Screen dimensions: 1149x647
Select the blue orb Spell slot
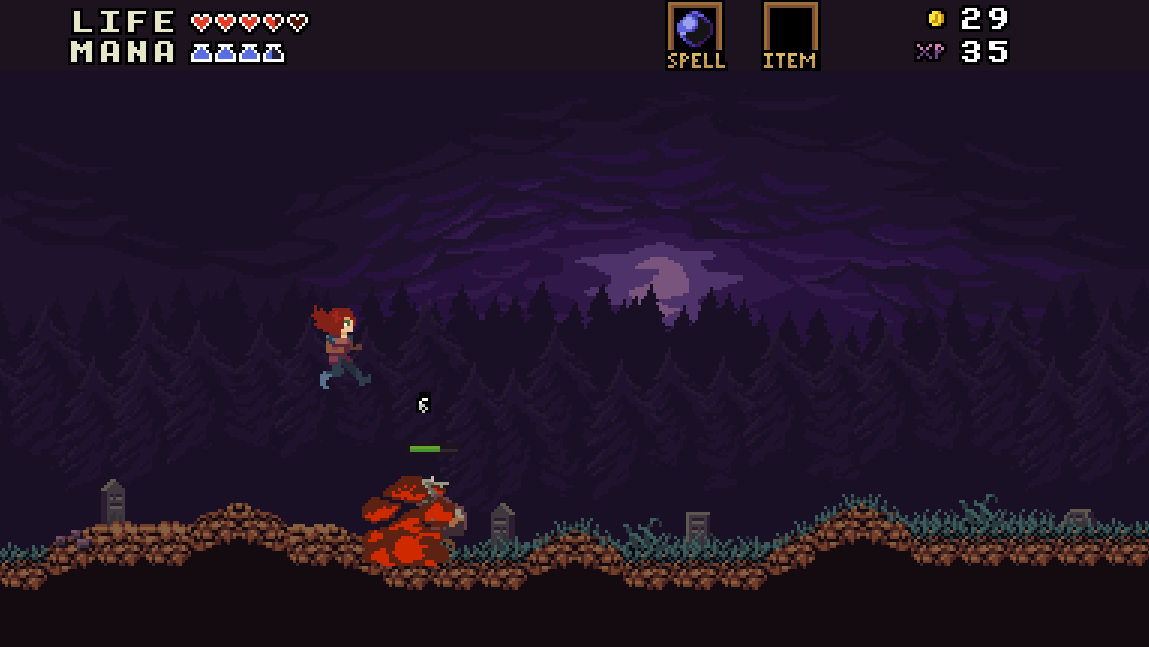695,28
